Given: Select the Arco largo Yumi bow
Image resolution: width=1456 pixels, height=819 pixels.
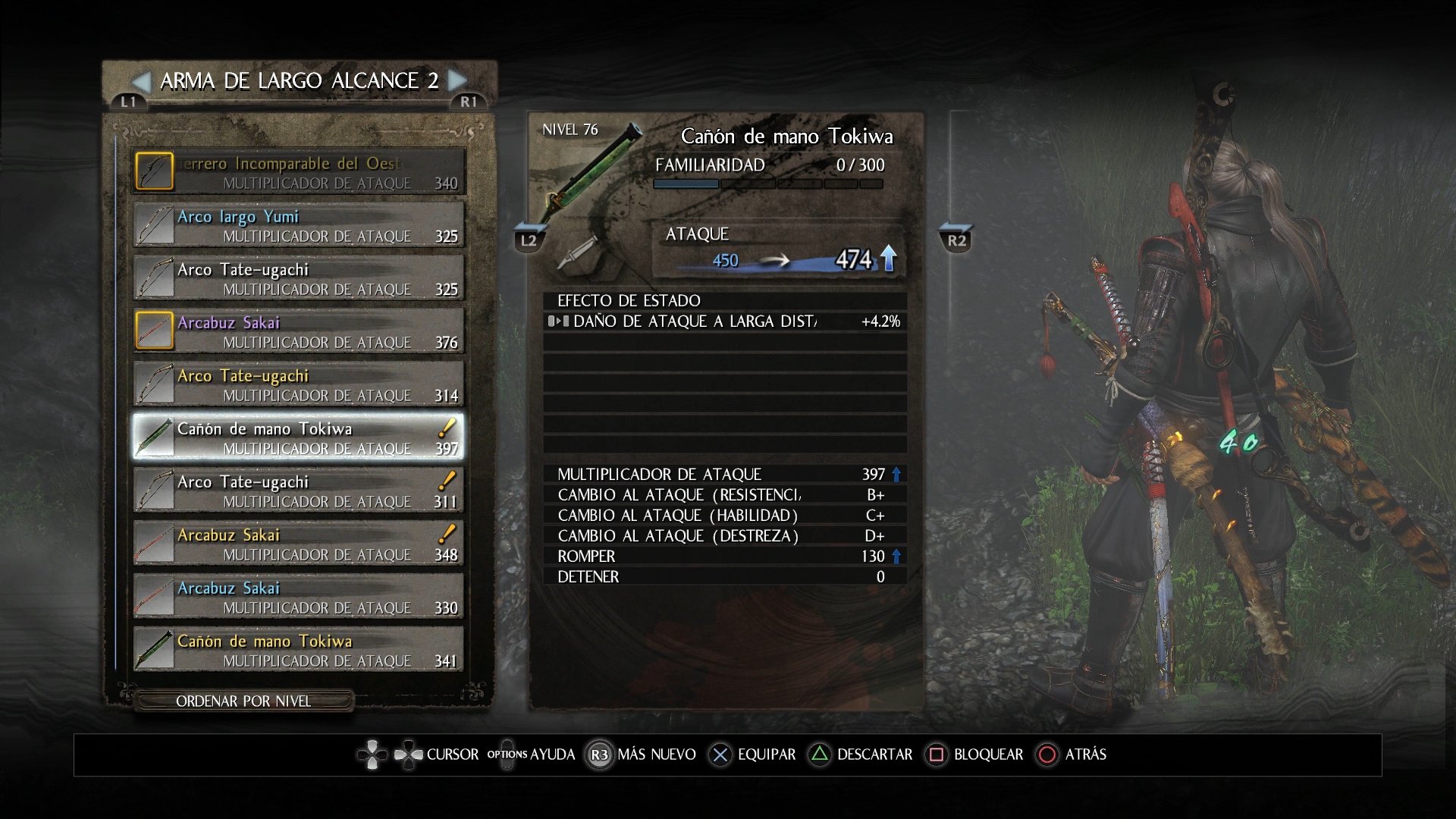Looking at the screenshot, I should click(299, 225).
